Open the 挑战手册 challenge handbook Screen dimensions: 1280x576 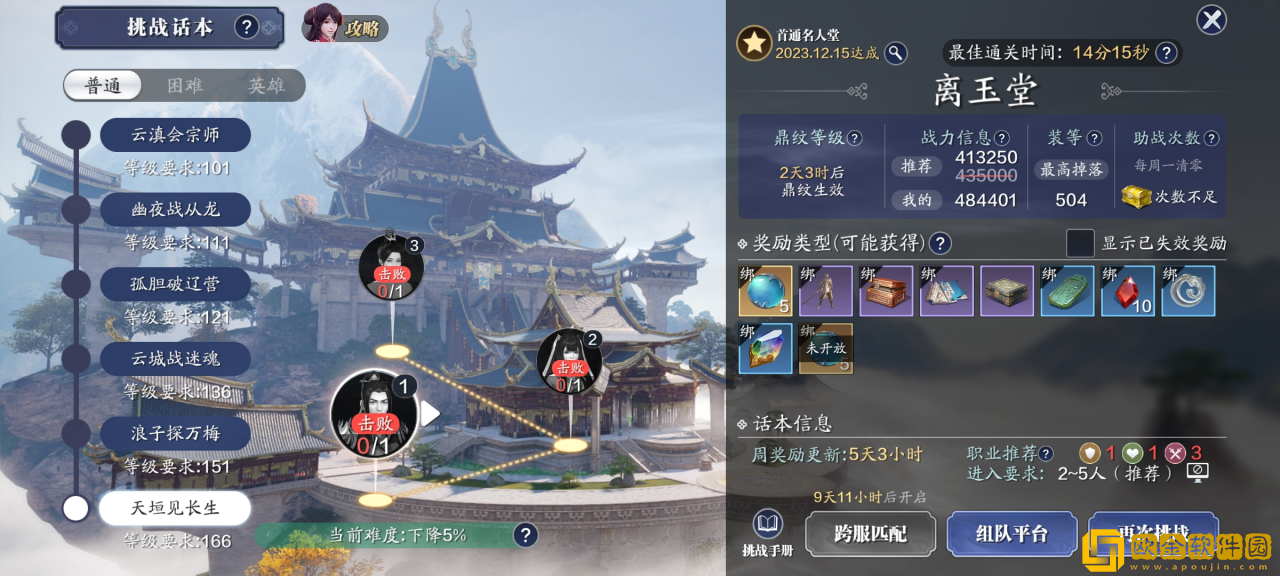[x=768, y=533]
